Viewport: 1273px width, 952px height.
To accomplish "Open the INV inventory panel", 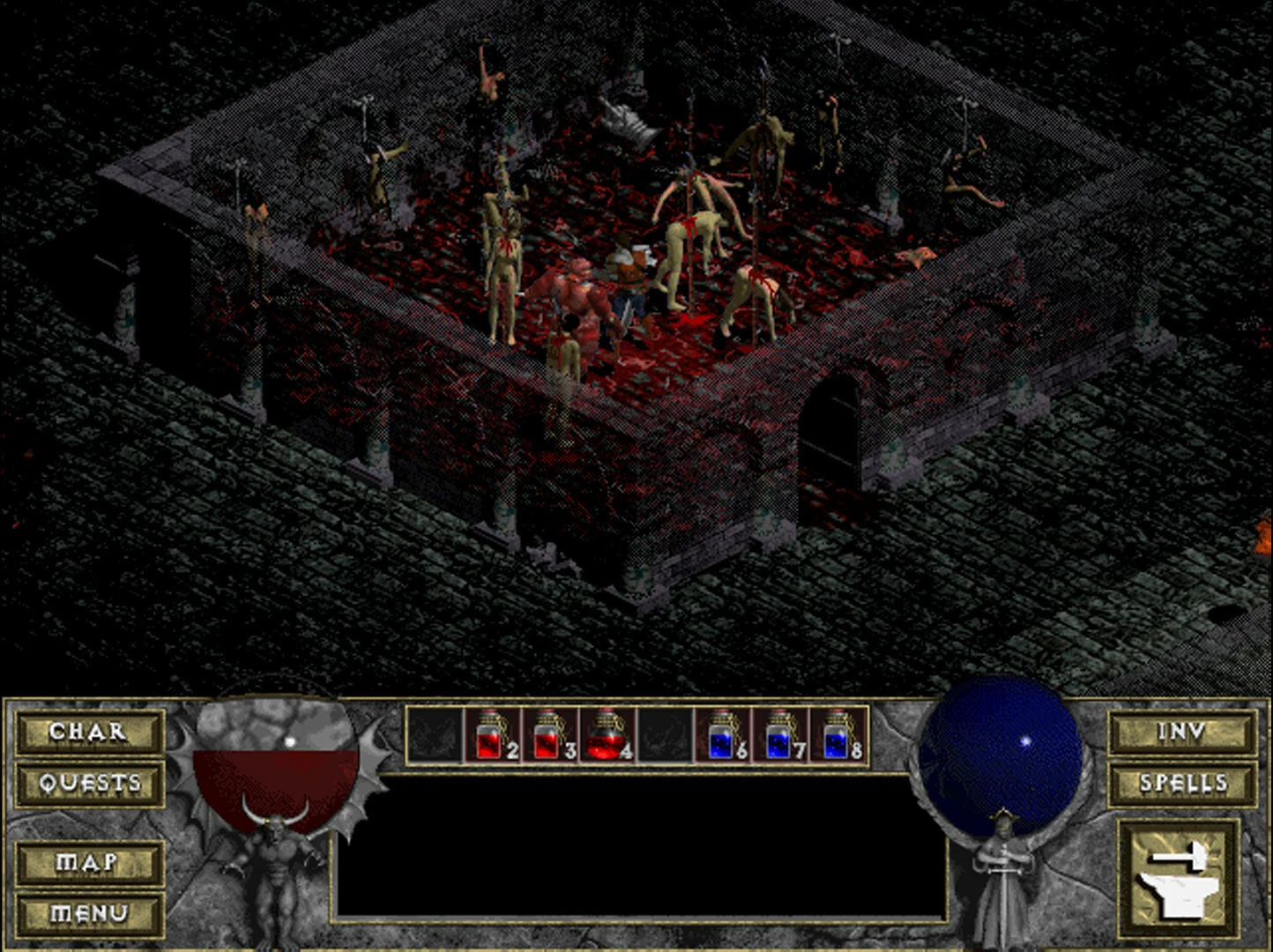I will point(1181,732).
